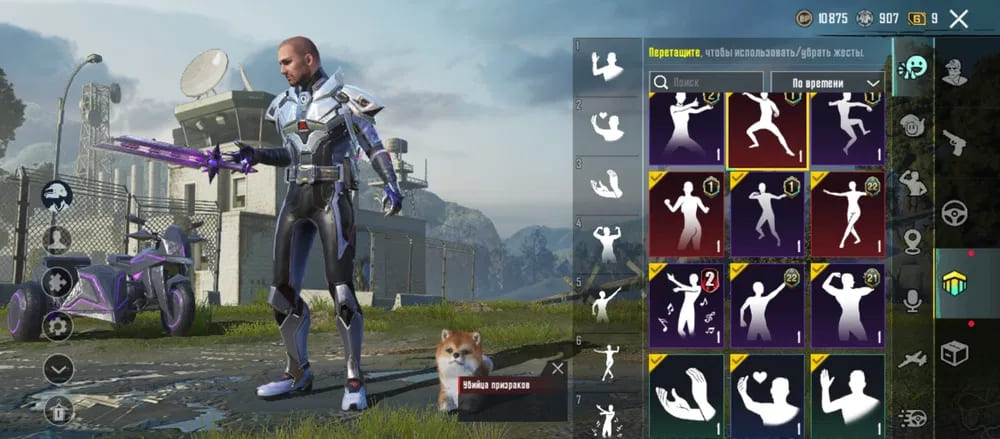Open the airplane finish tab
This screenshot has height=439, width=1000.
912,360
